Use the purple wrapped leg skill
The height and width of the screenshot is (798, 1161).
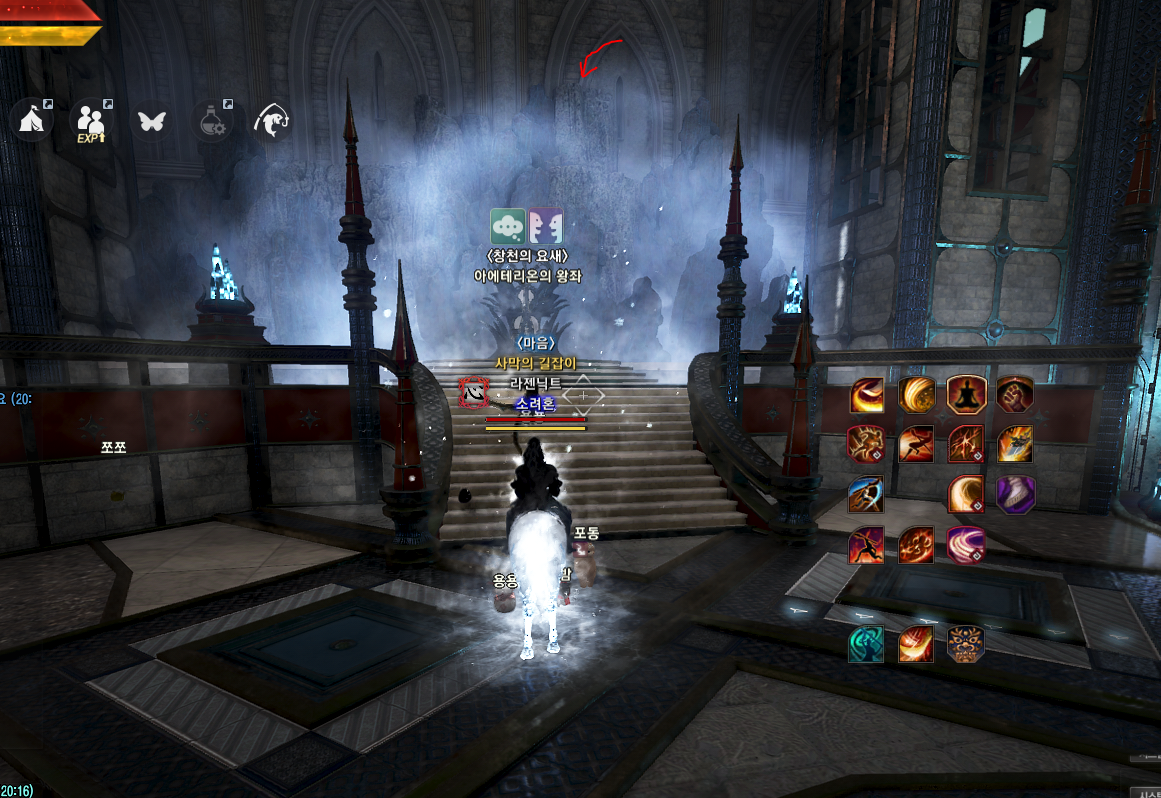[x=1015, y=493]
